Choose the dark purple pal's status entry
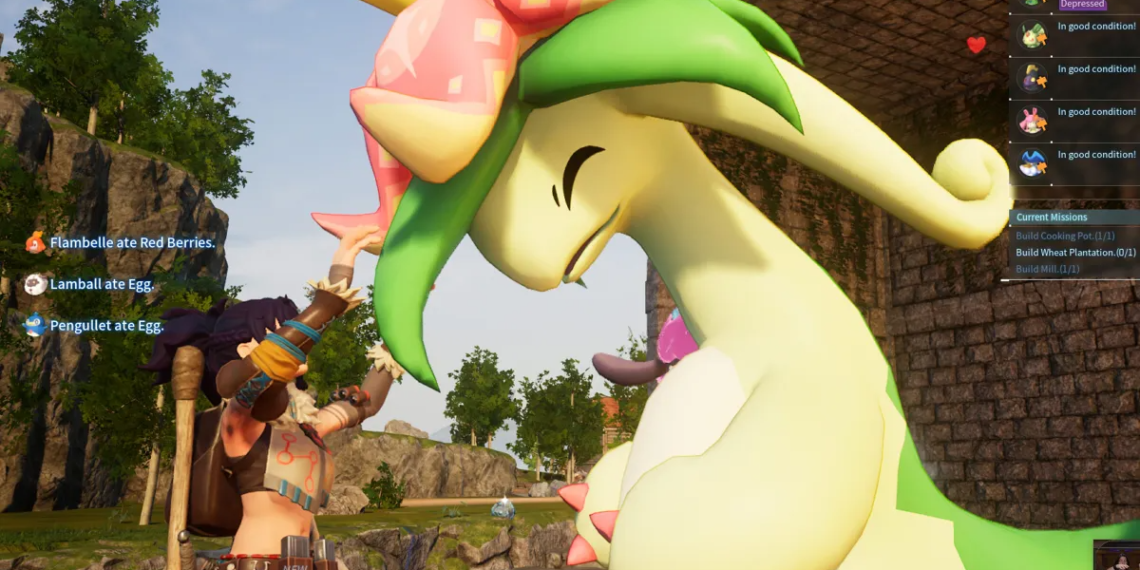Viewport: 1140px width, 570px height. (1074, 77)
